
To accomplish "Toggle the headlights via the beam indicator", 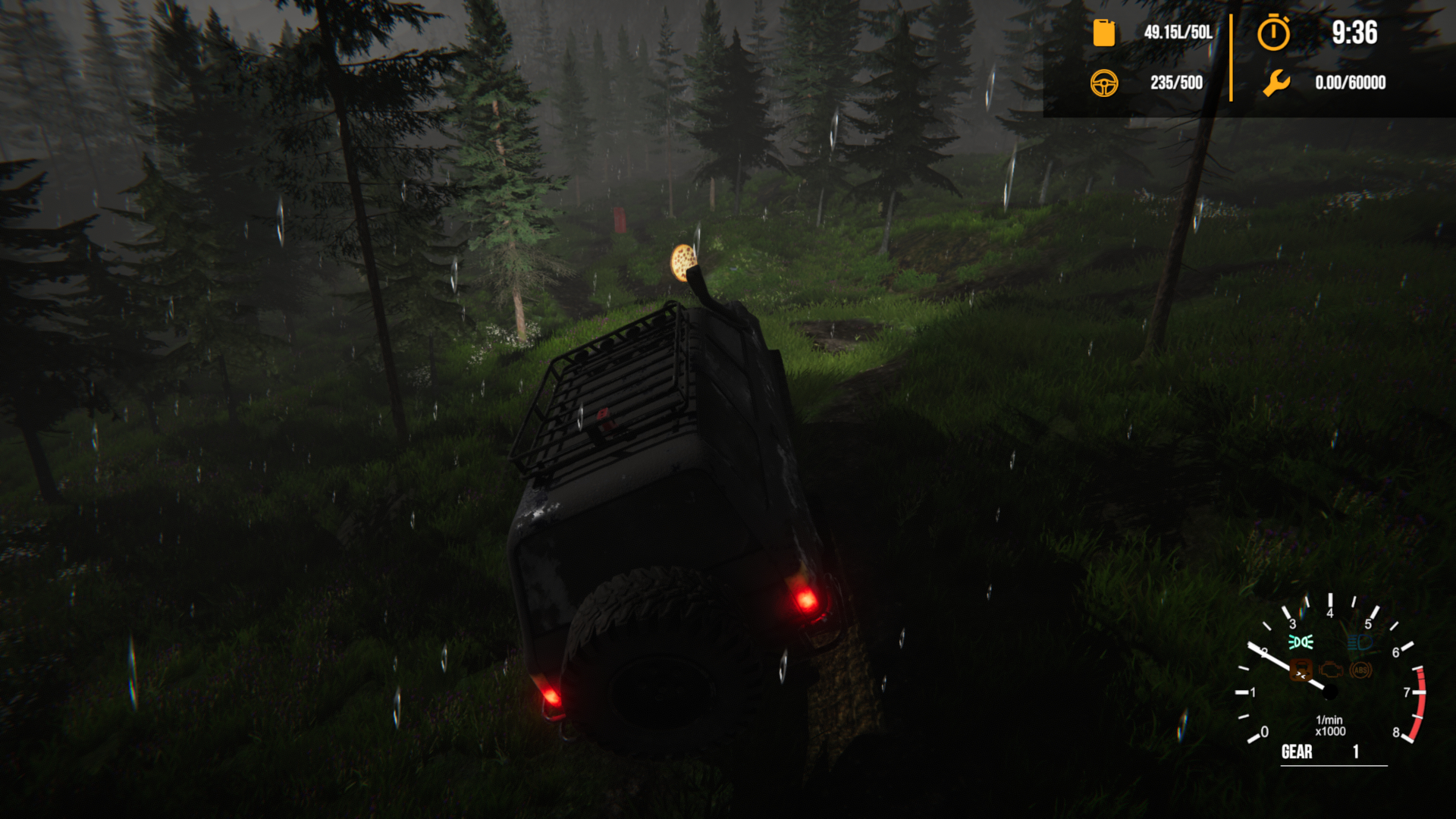I will [x=1361, y=641].
